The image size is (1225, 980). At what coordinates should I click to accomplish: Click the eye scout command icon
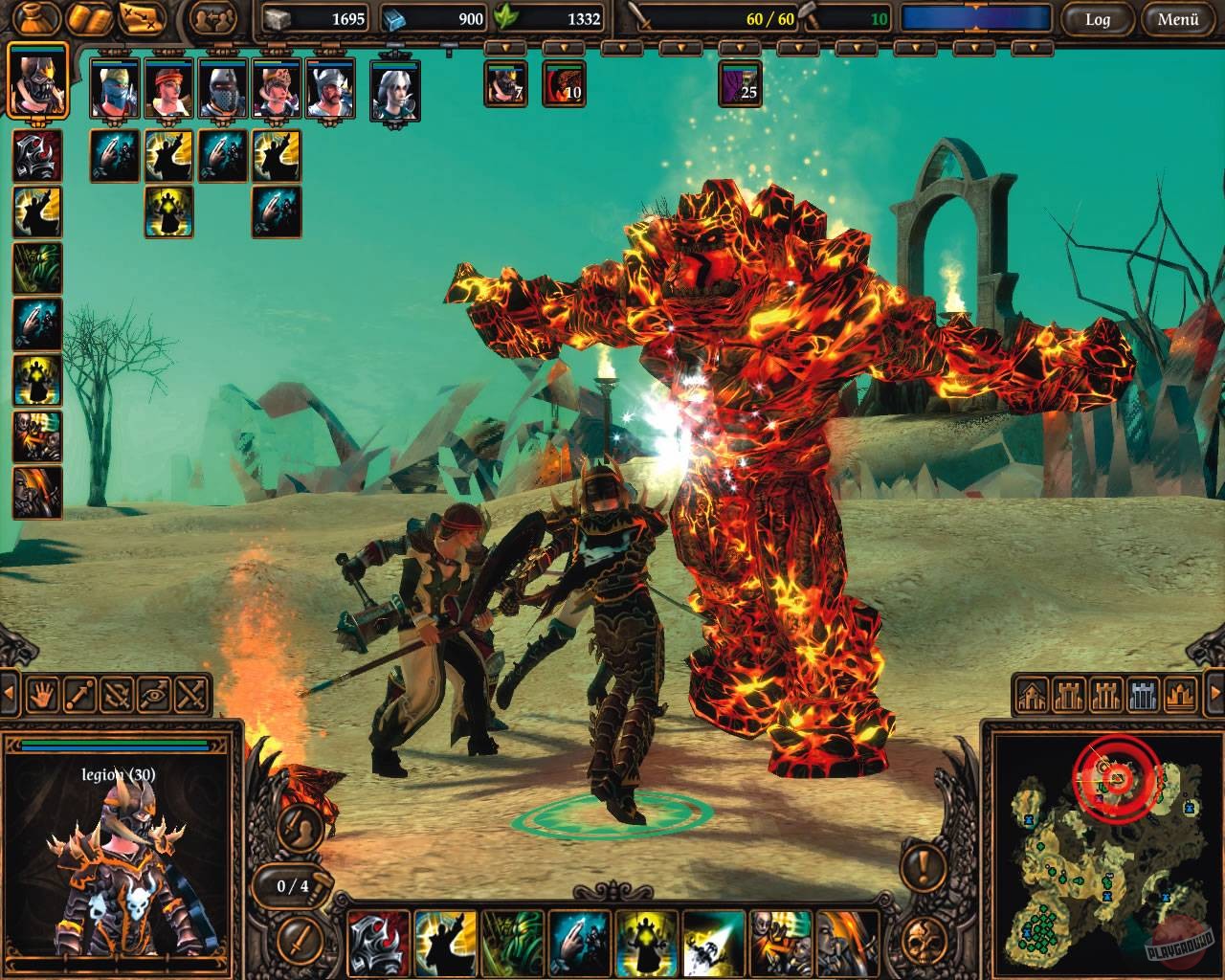(x=152, y=695)
